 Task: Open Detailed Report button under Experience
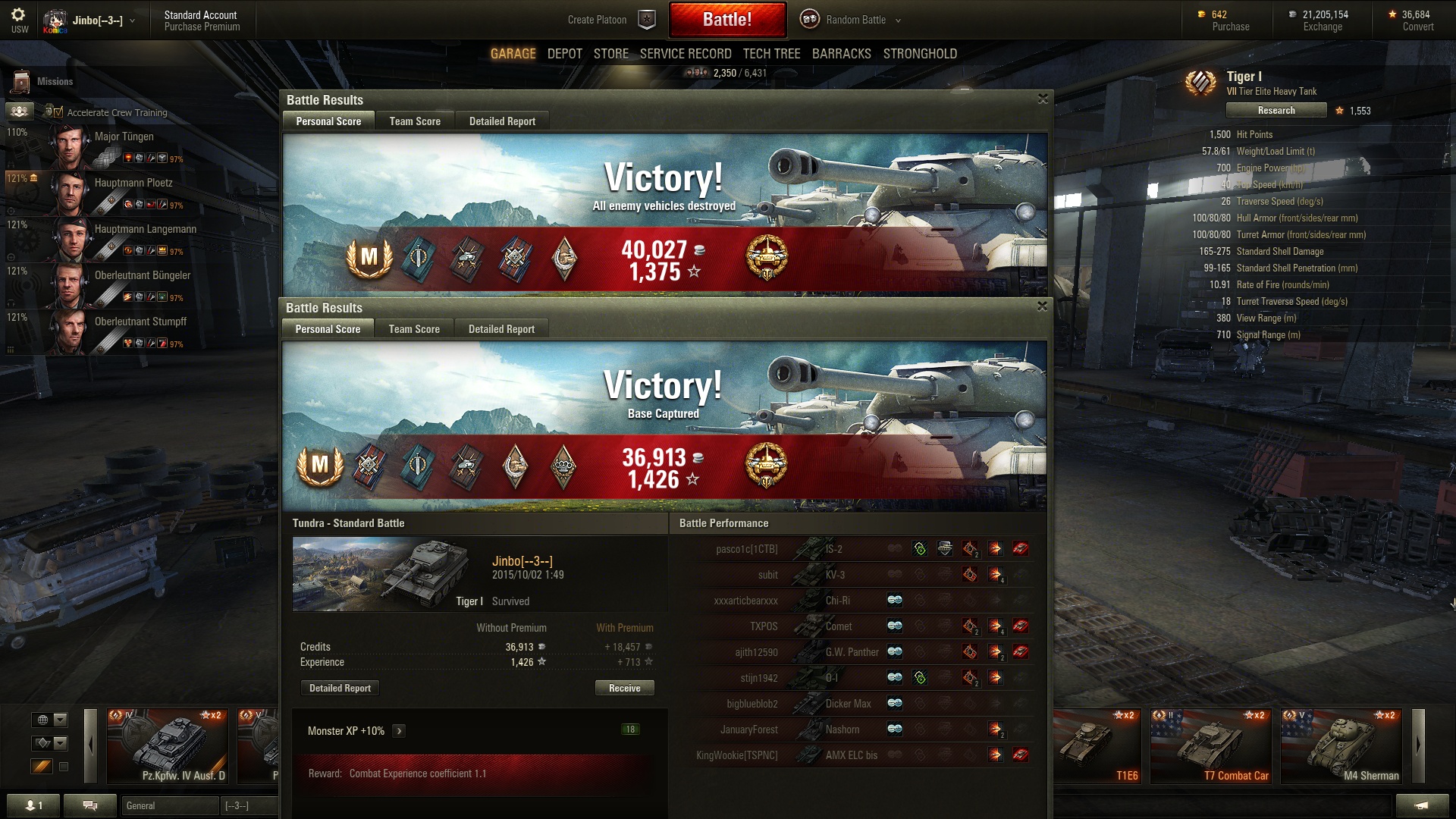point(340,689)
